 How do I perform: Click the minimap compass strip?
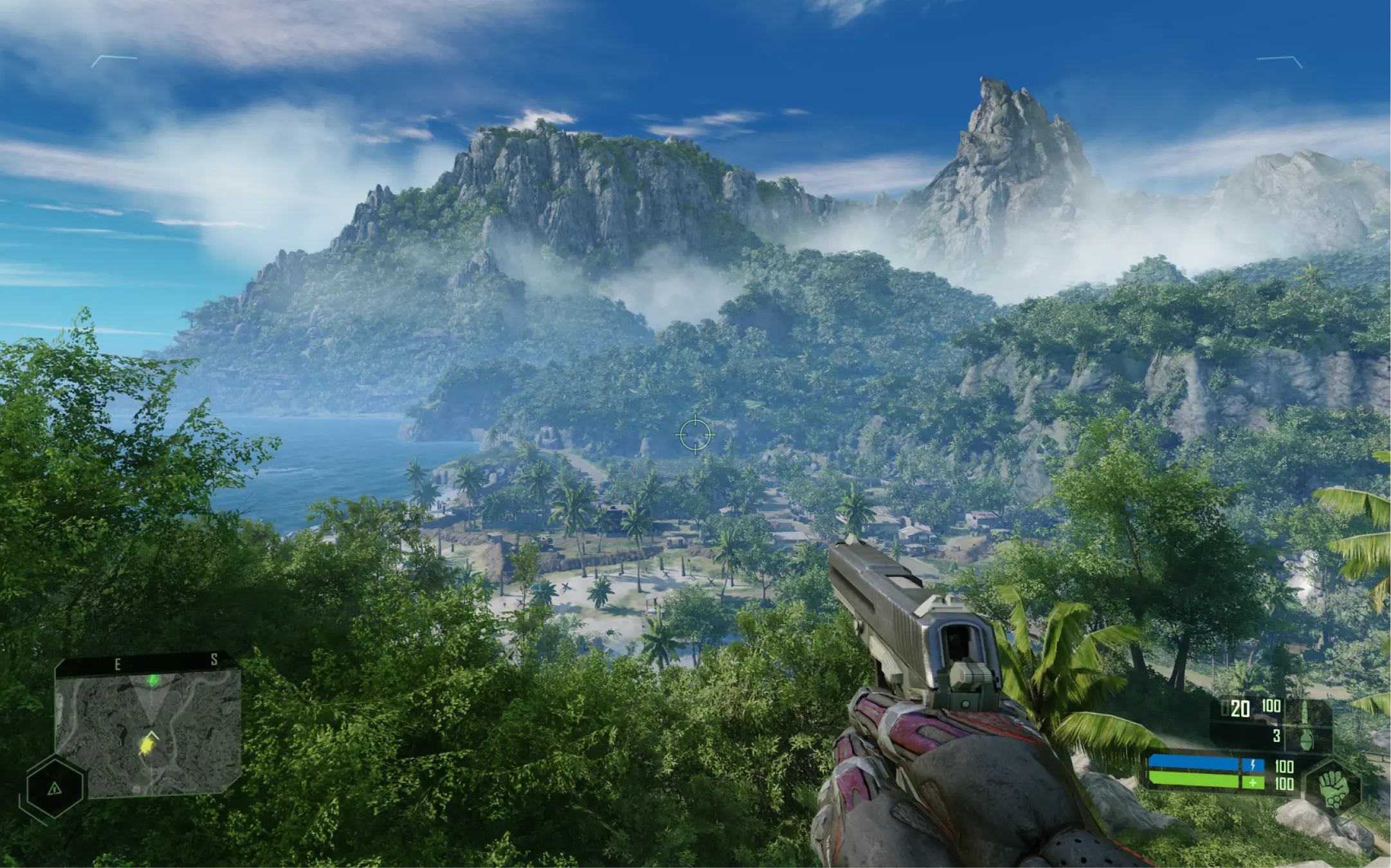coord(145,662)
